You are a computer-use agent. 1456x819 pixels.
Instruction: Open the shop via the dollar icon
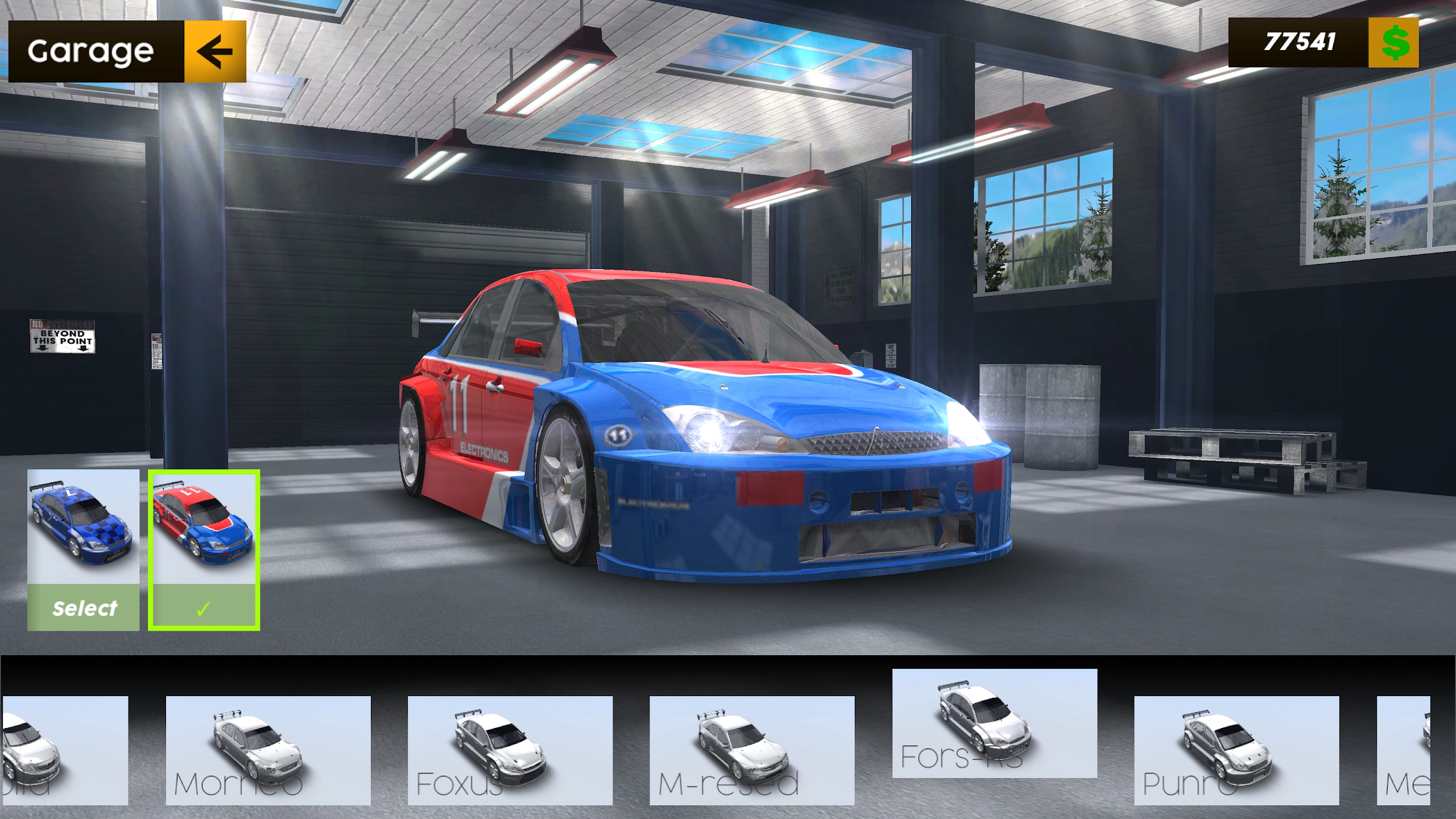pos(1393,43)
